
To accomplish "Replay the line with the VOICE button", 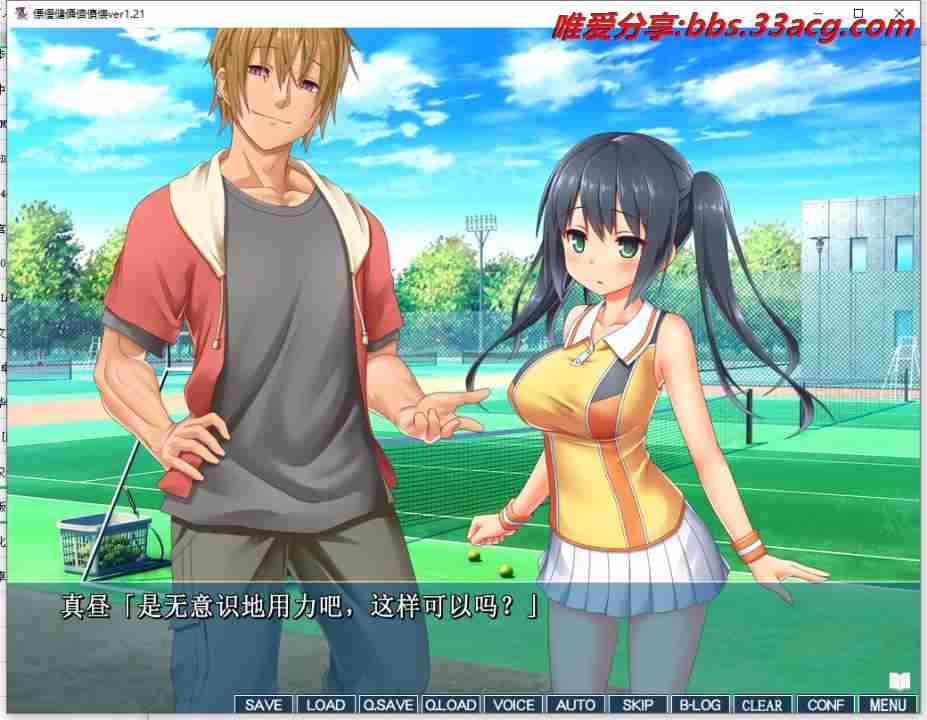I will [x=513, y=705].
